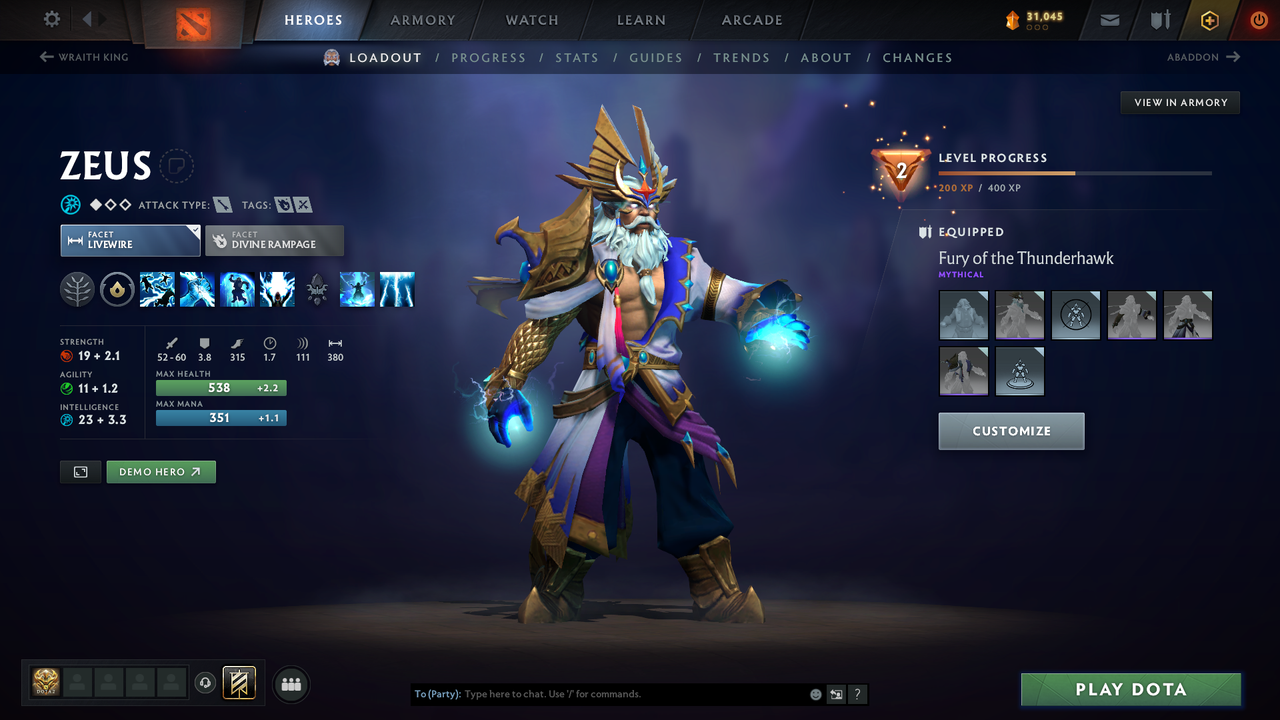The height and width of the screenshot is (720, 1280).
Task: Go back to Wraith King hero
Action: coord(84,57)
